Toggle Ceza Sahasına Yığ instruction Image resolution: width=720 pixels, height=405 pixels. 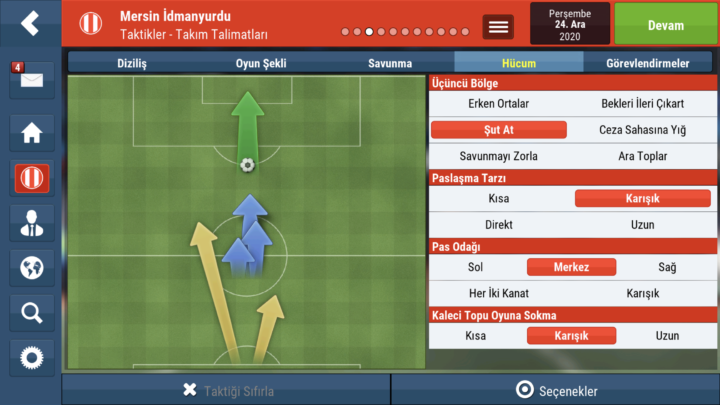[642, 130]
